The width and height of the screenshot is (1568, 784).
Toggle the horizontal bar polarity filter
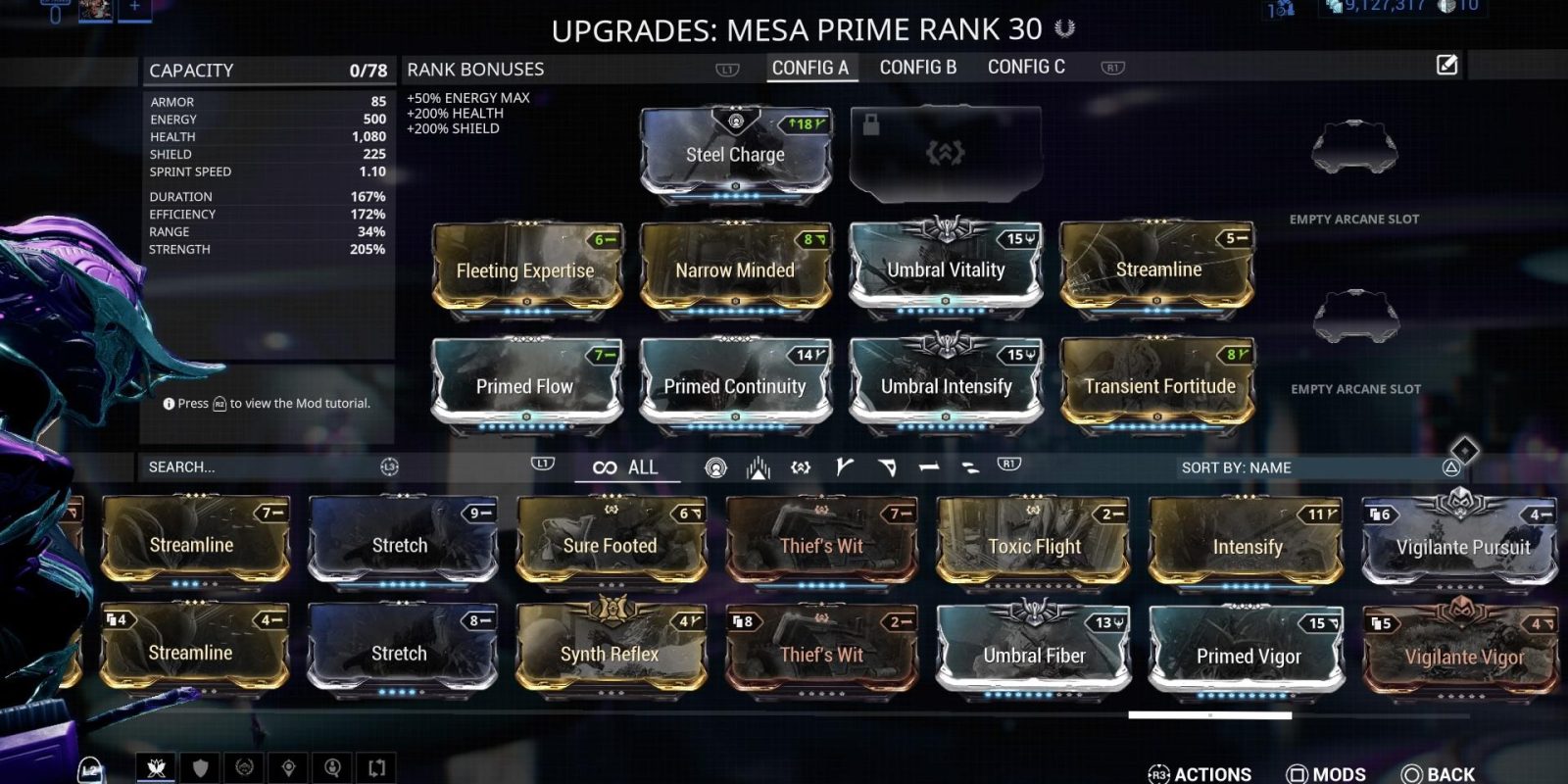[928, 467]
